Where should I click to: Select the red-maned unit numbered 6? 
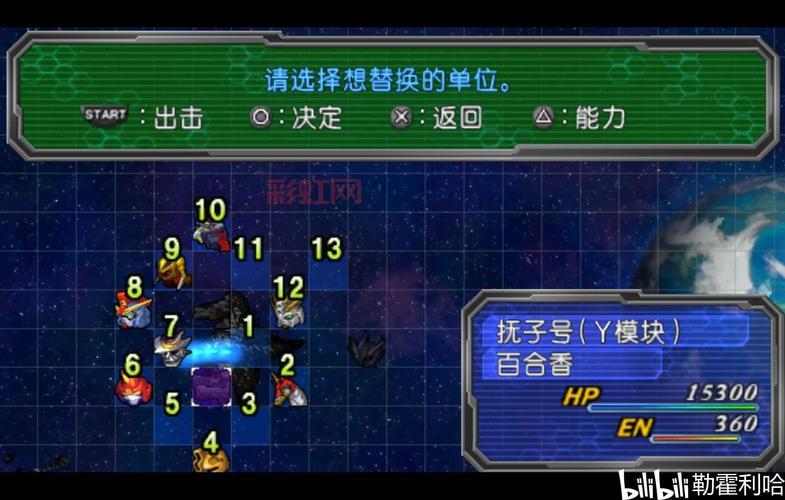coord(132,386)
